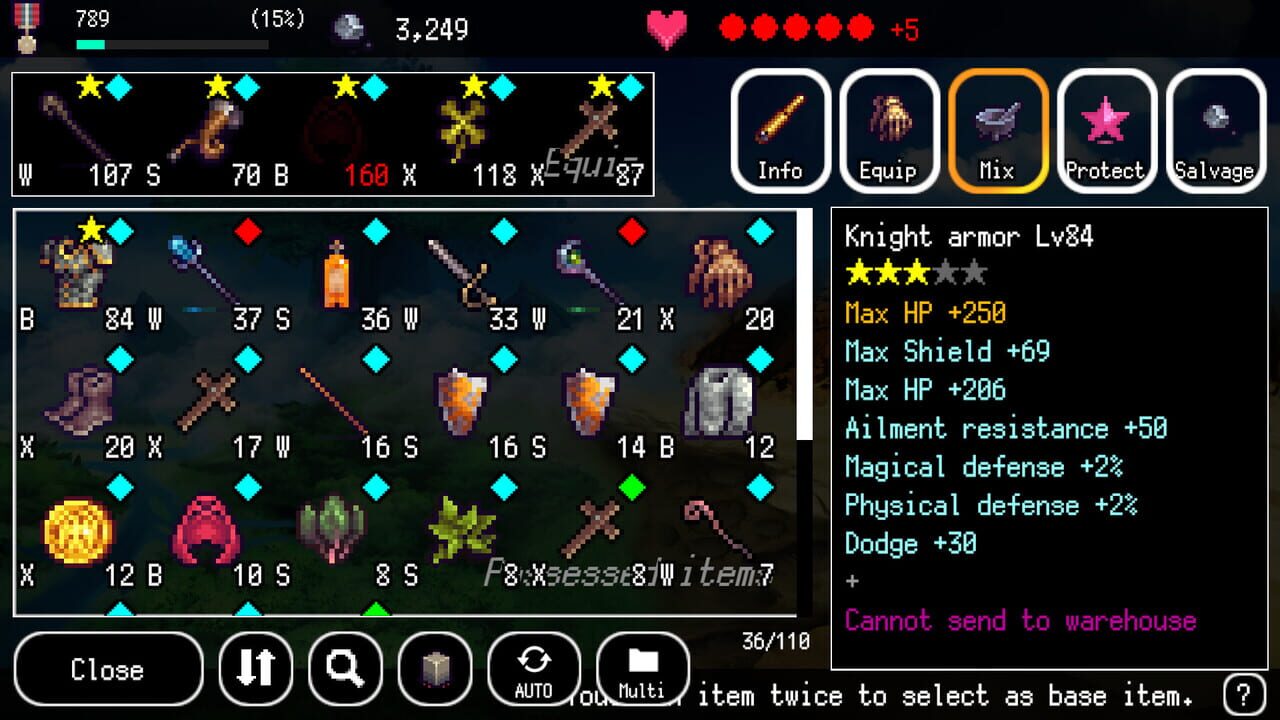This screenshot has width=1280, height=720.
Task: Switch to the Equip tab
Action: pyautogui.click(x=887, y=131)
